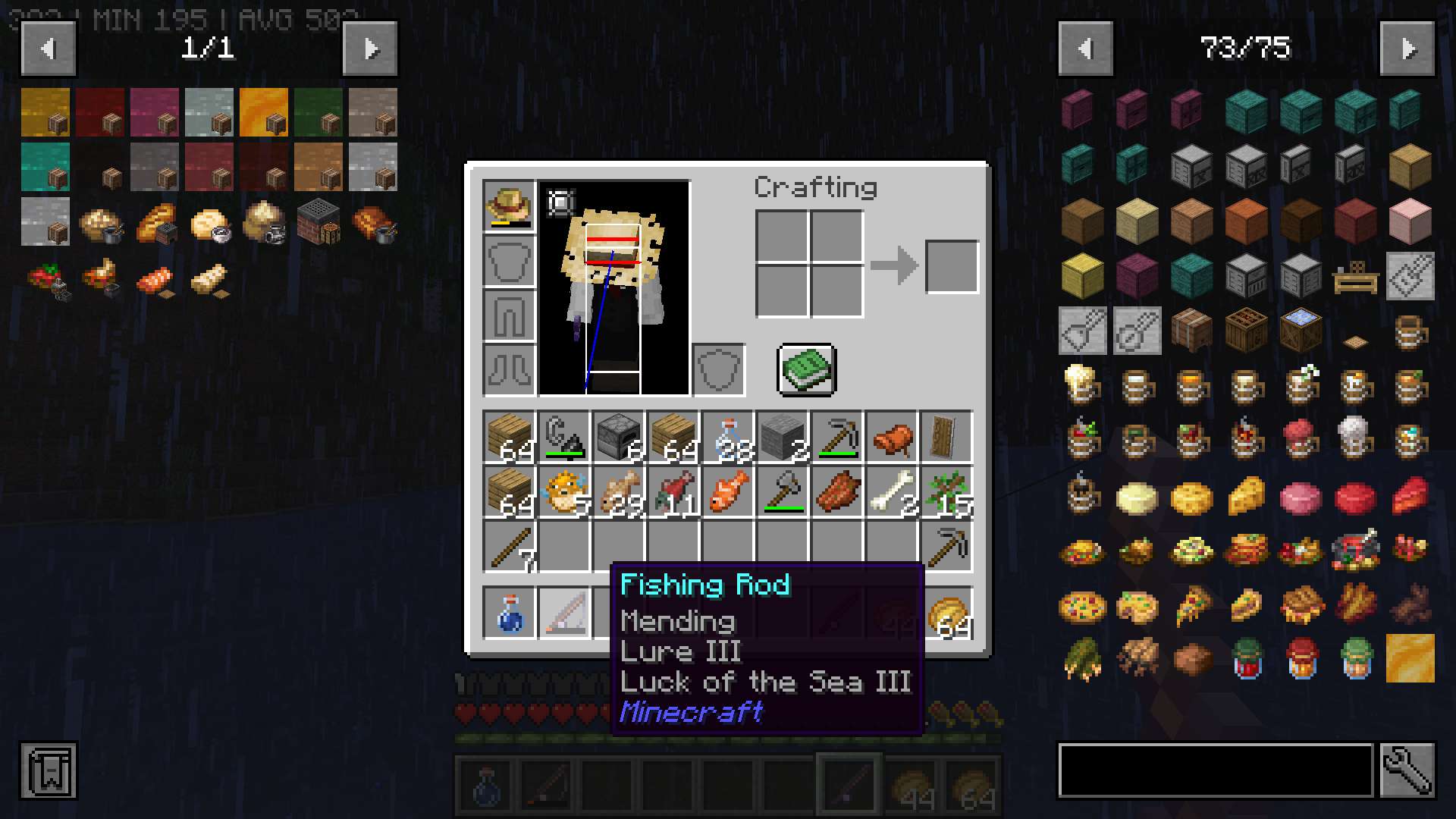
Task: Click the brush item in the right panel
Action: 1082,331
